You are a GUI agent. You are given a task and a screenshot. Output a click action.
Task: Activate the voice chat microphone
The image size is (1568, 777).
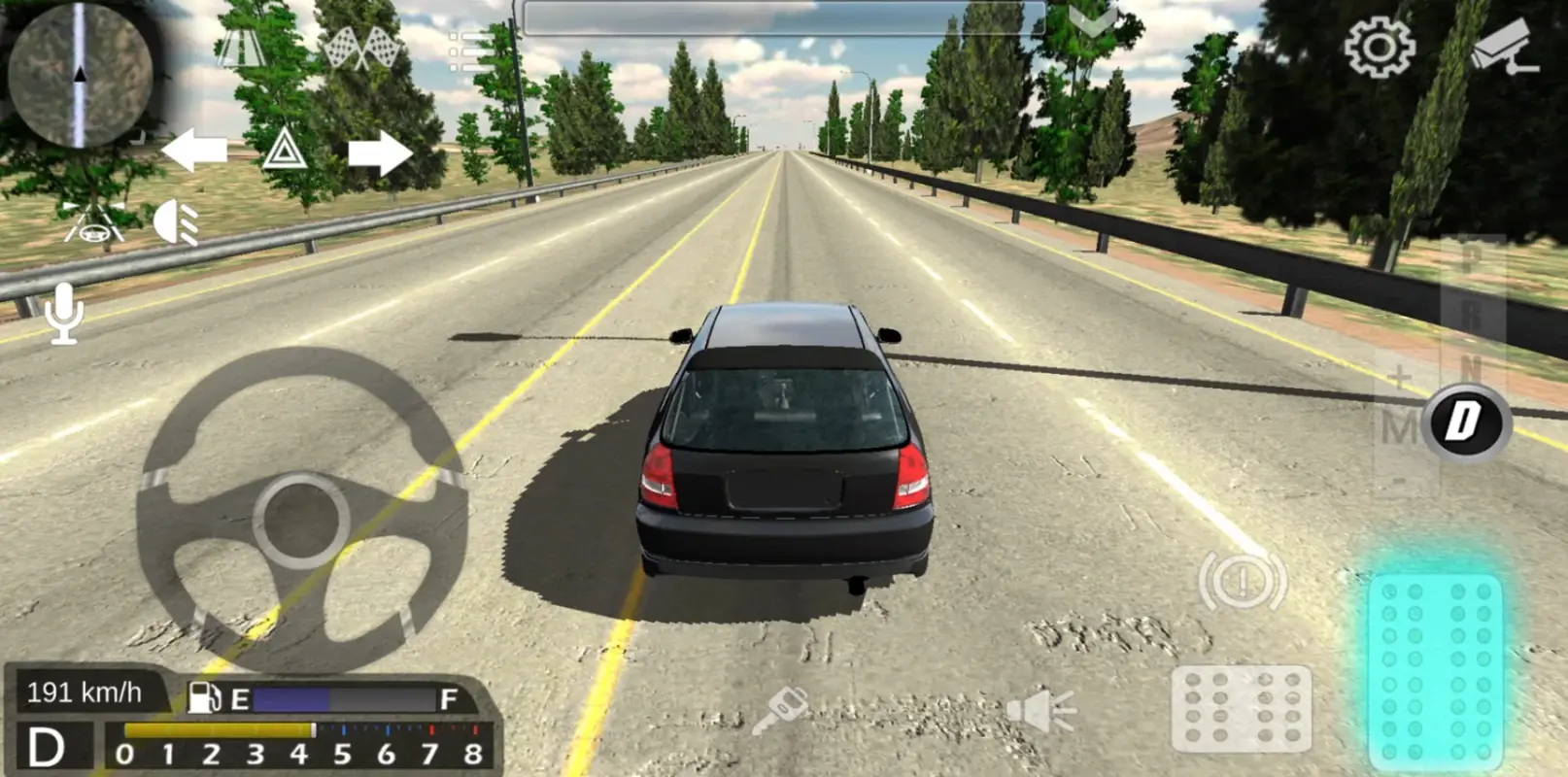(63, 311)
